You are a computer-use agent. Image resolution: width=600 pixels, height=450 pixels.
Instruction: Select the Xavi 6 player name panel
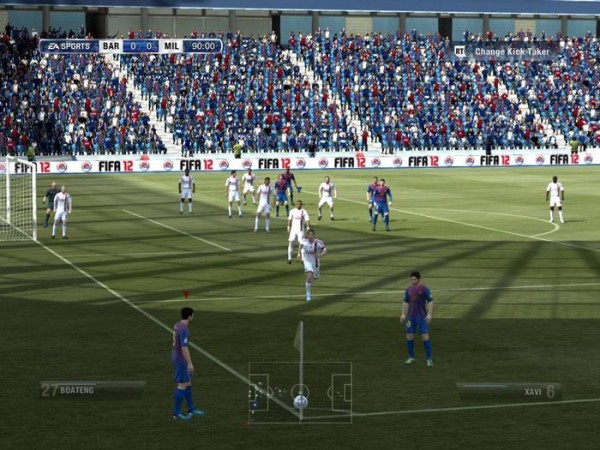click(x=508, y=391)
